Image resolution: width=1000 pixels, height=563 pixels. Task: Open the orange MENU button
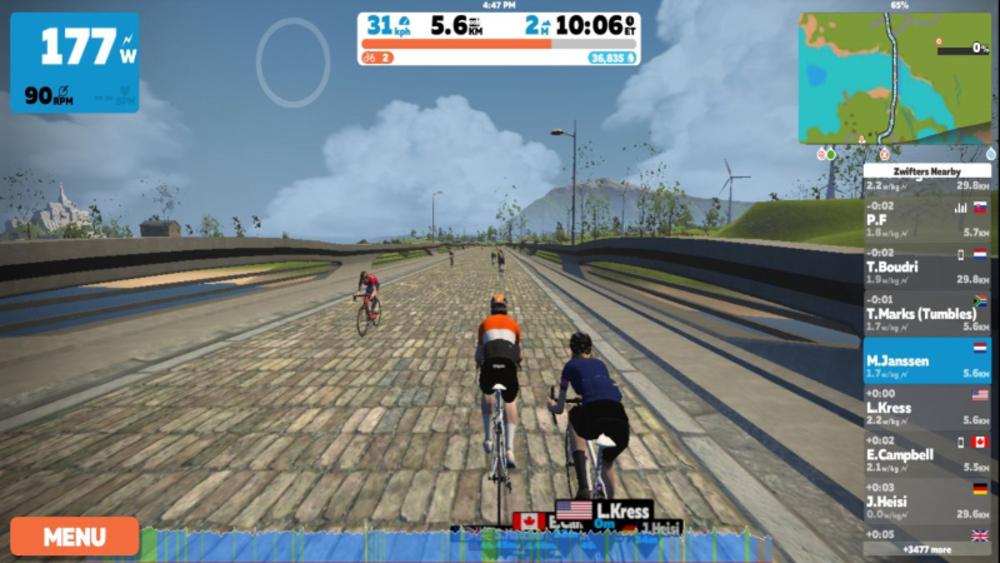[x=75, y=536]
